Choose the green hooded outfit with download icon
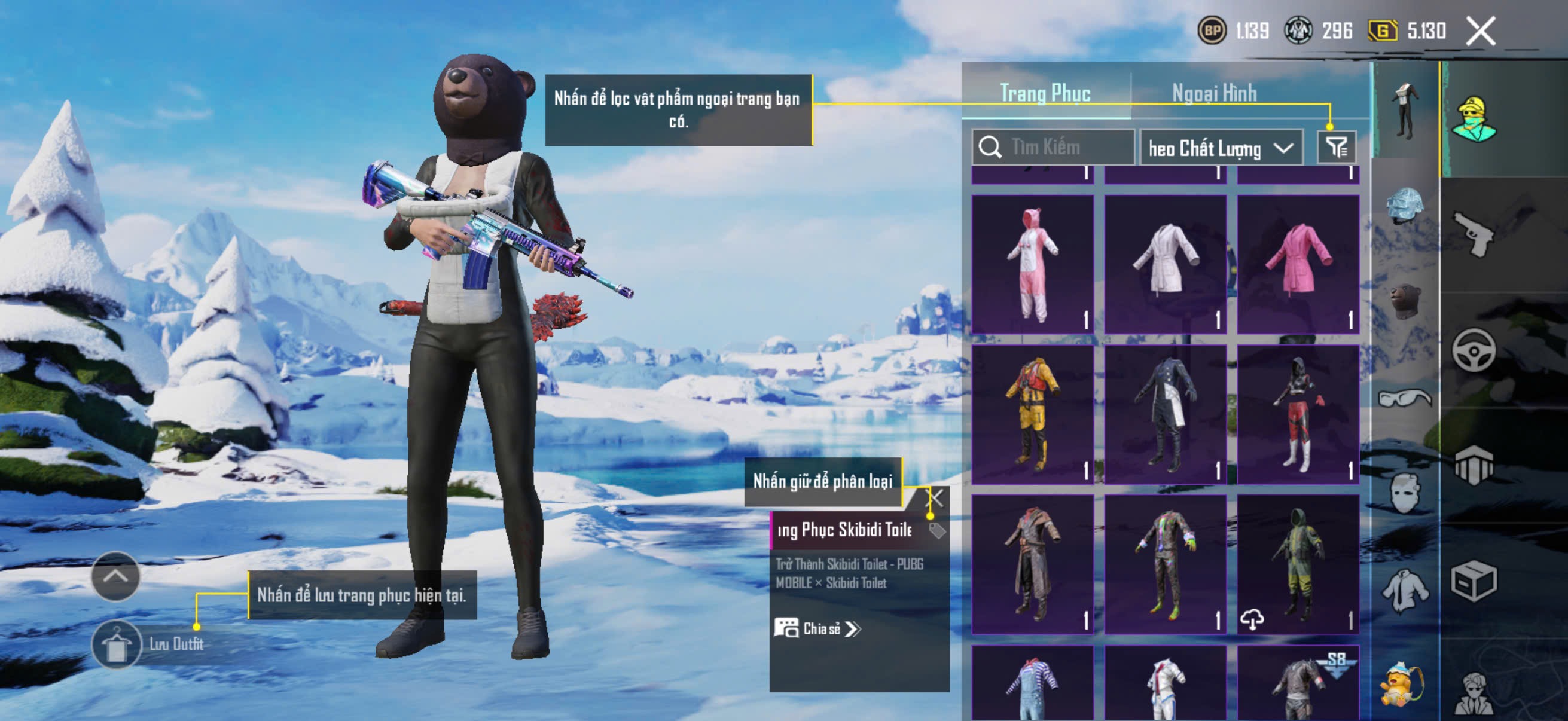This screenshot has width=1568, height=721. click(x=1298, y=564)
